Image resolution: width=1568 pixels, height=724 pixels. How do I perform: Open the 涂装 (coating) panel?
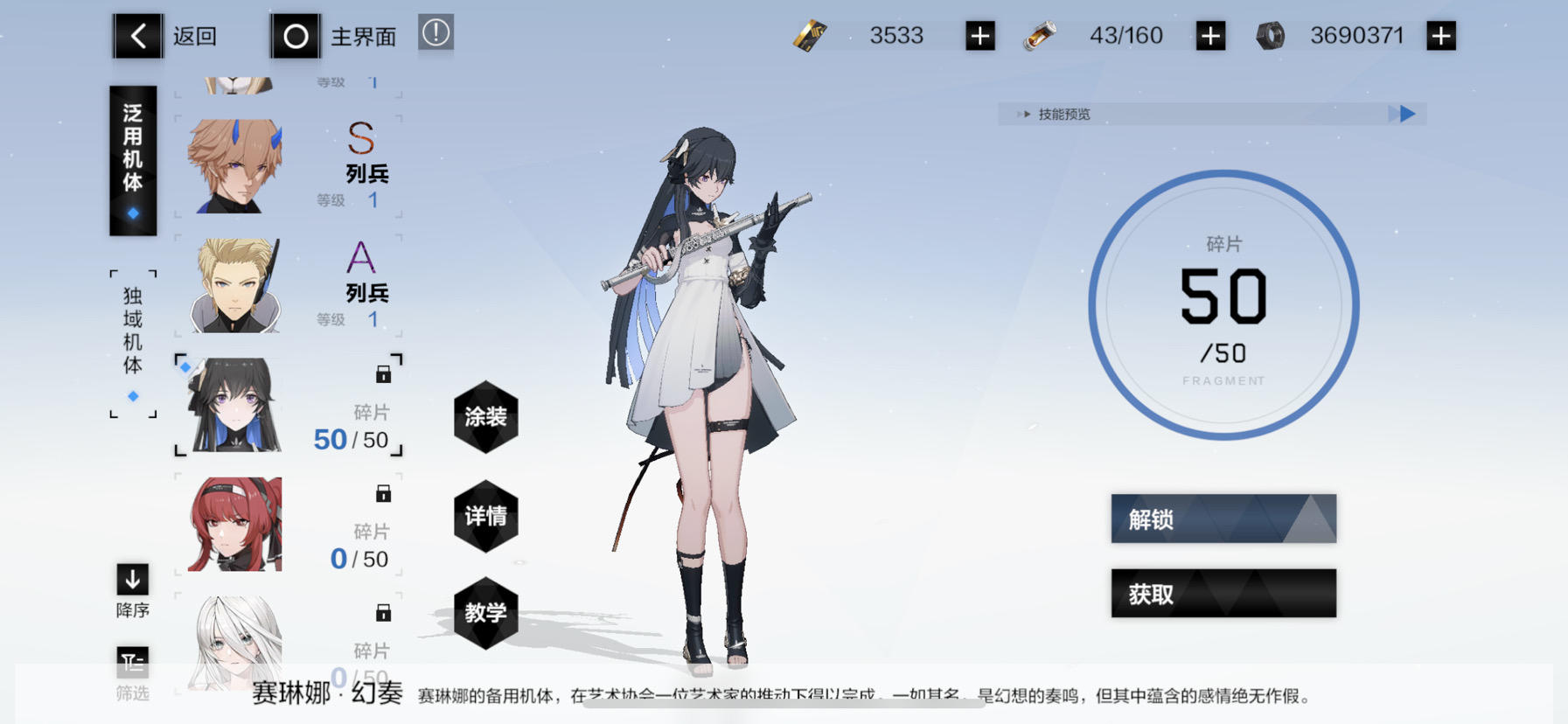point(486,419)
